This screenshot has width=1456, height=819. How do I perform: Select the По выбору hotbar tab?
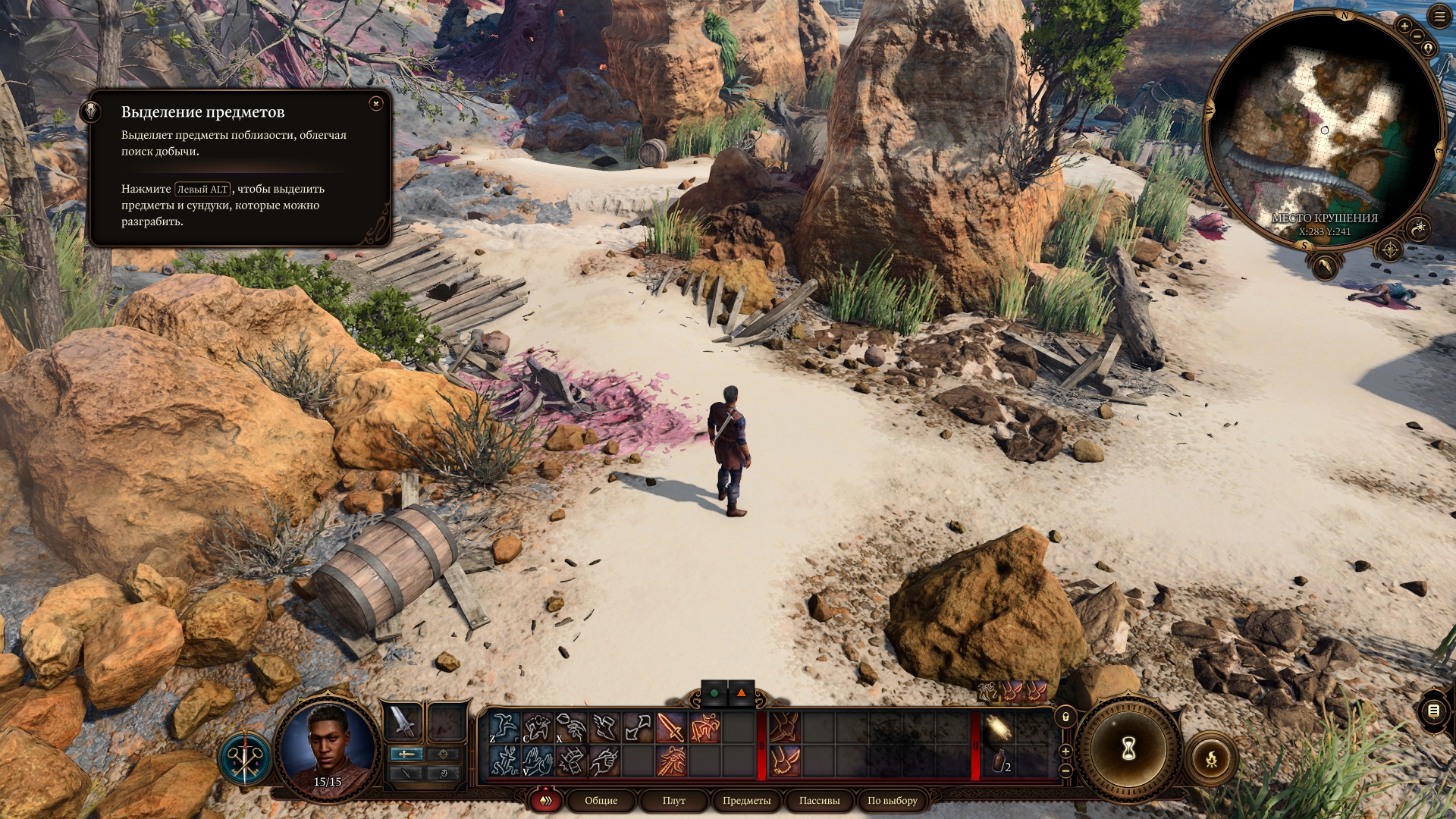tap(892, 800)
